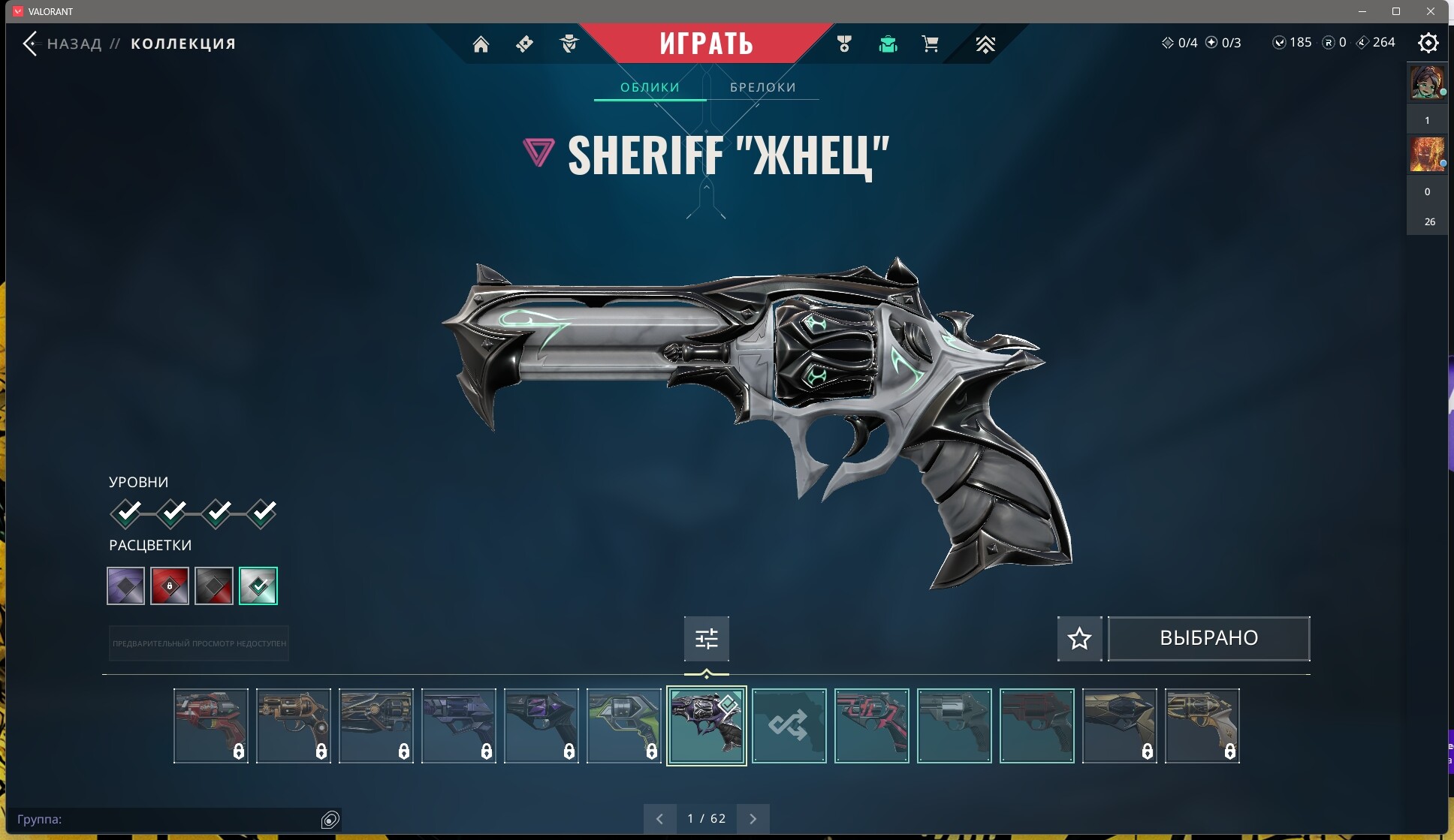The height and width of the screenshot is (840, 1454).
Task: Click the Collection backpack icon
Action: (888, 44)
